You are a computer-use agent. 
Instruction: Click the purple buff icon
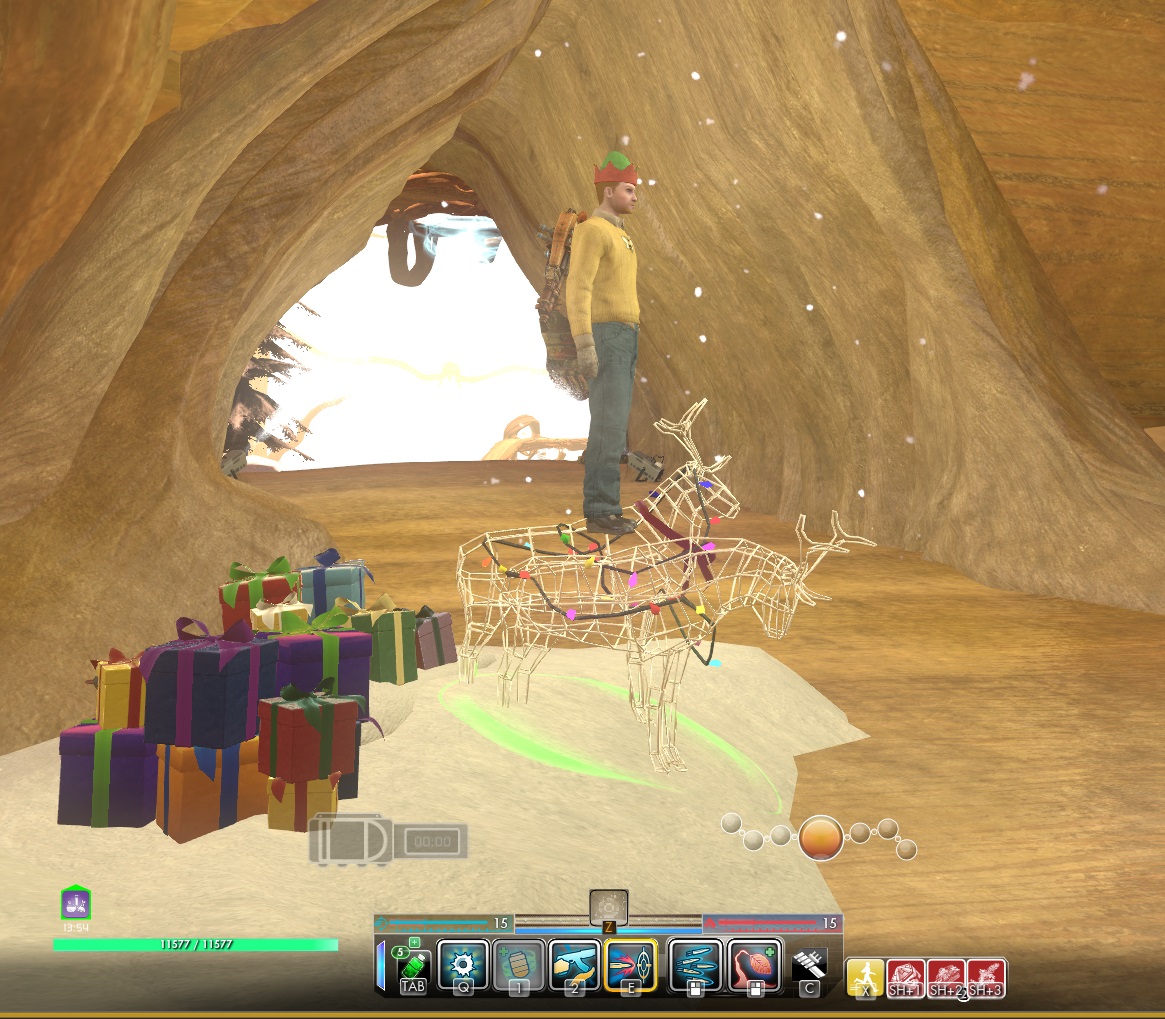[76, 904]
